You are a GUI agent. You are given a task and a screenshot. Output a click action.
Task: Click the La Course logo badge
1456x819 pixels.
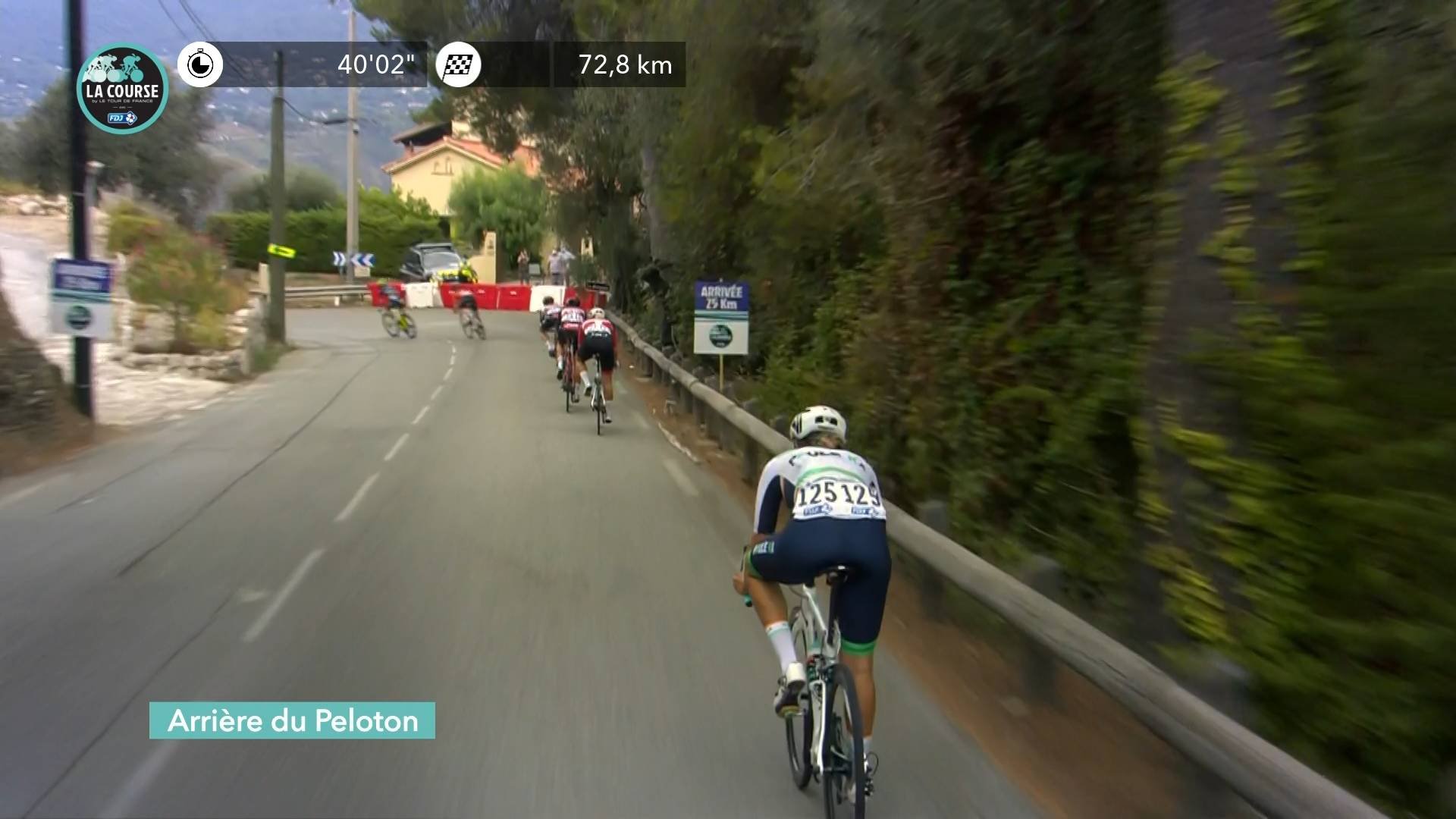(122, 89)
